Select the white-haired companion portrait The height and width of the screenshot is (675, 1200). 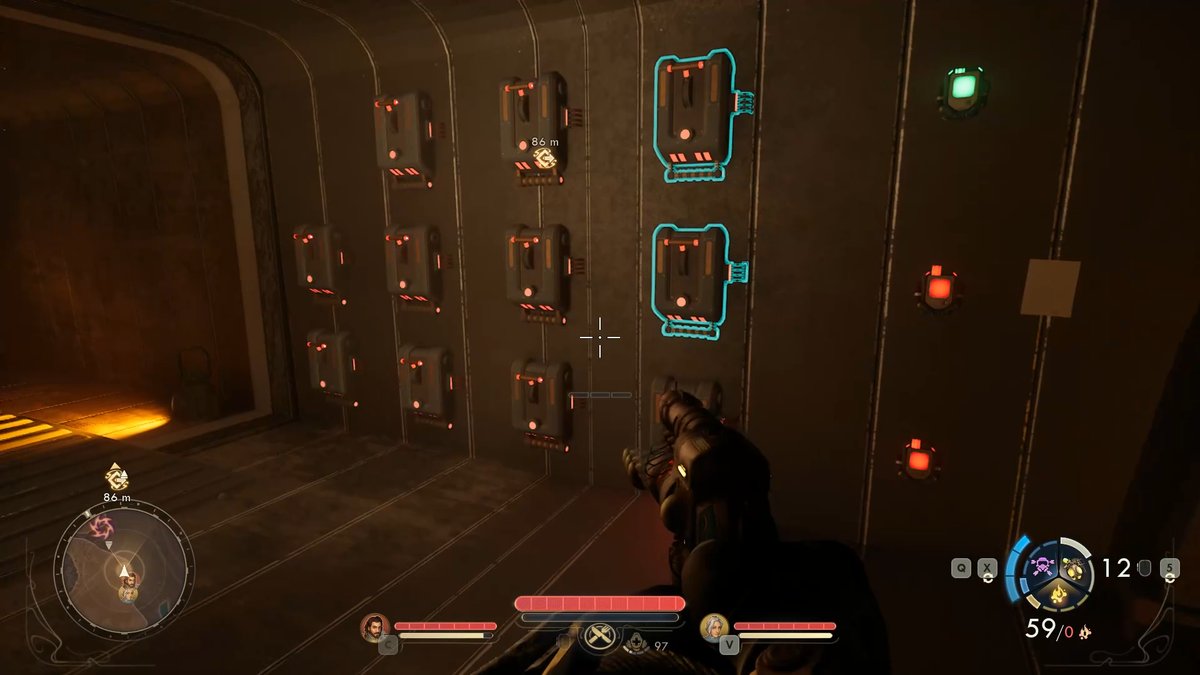(714, 627)
